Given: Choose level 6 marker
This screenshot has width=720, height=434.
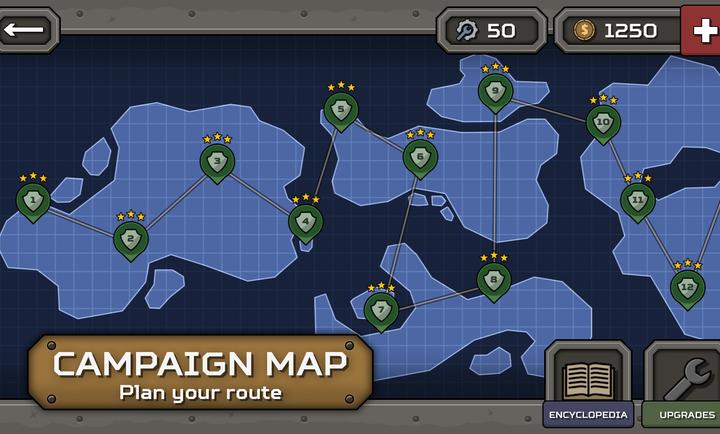Looking at the screenshot, I should coord(420,157).
